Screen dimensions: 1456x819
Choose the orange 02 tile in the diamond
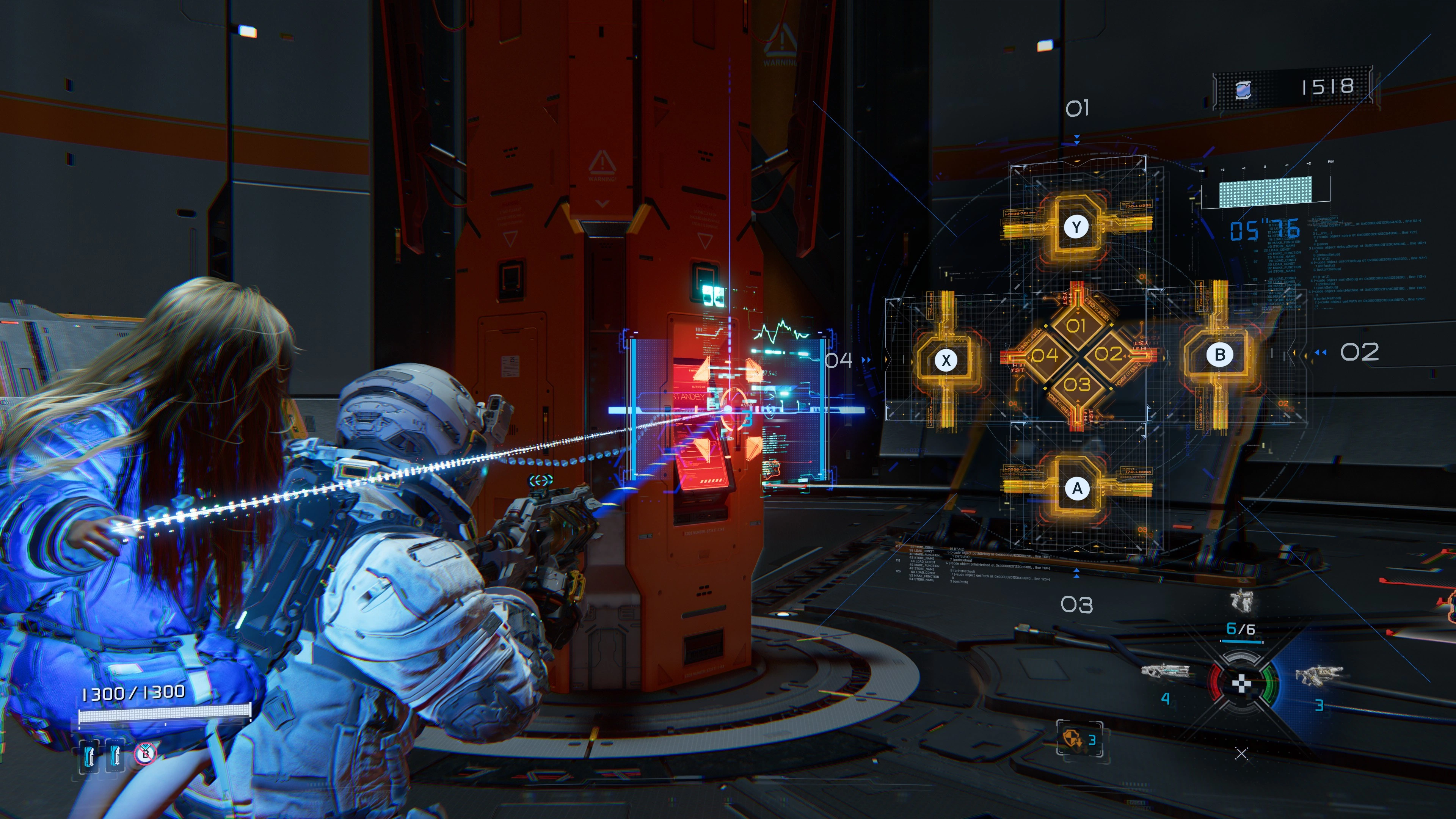coord(1108,354)
